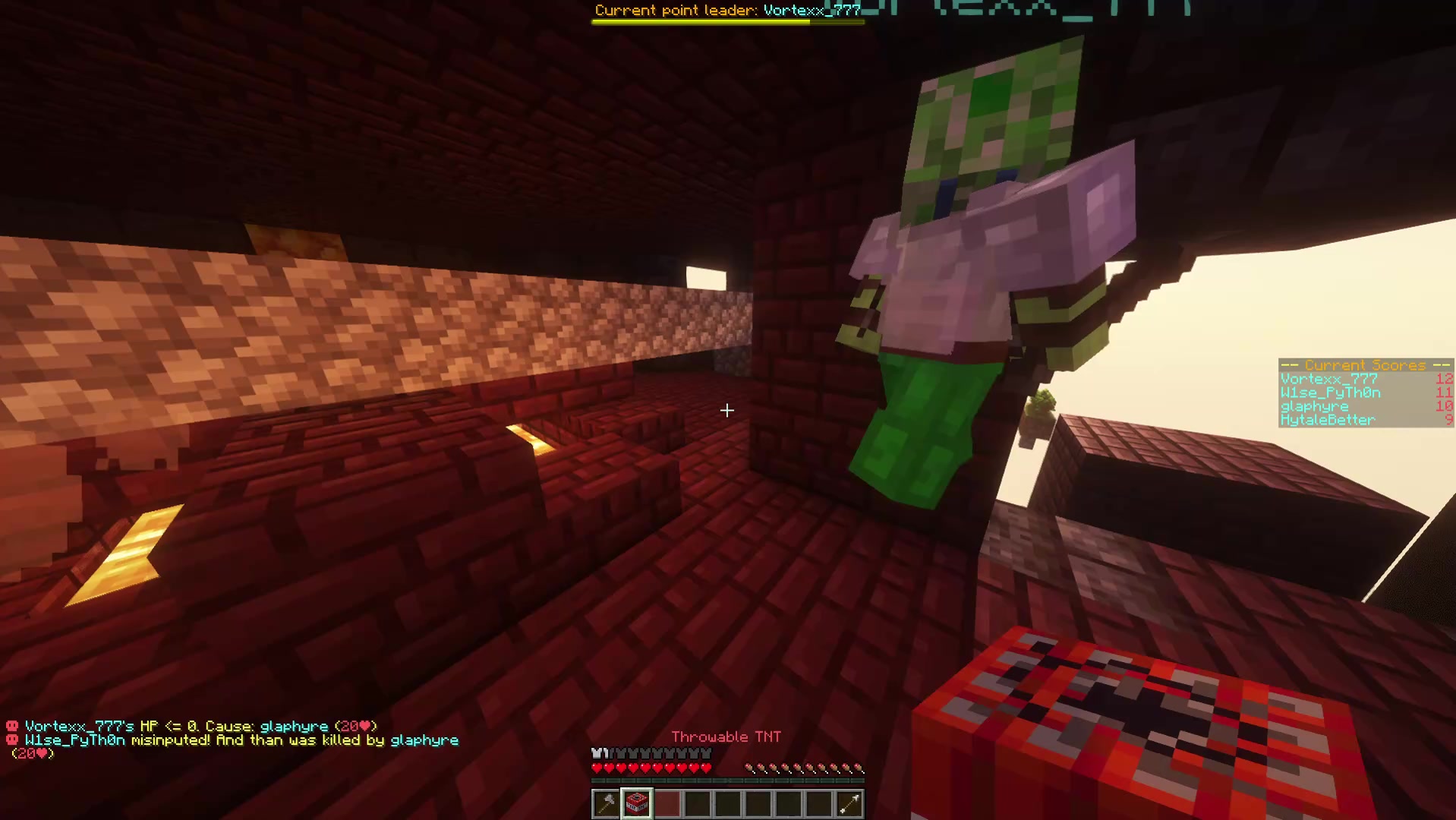Click the empty middle hotbar slot
Viewport: 1456px width, 820px height.
tap(729, 803)
